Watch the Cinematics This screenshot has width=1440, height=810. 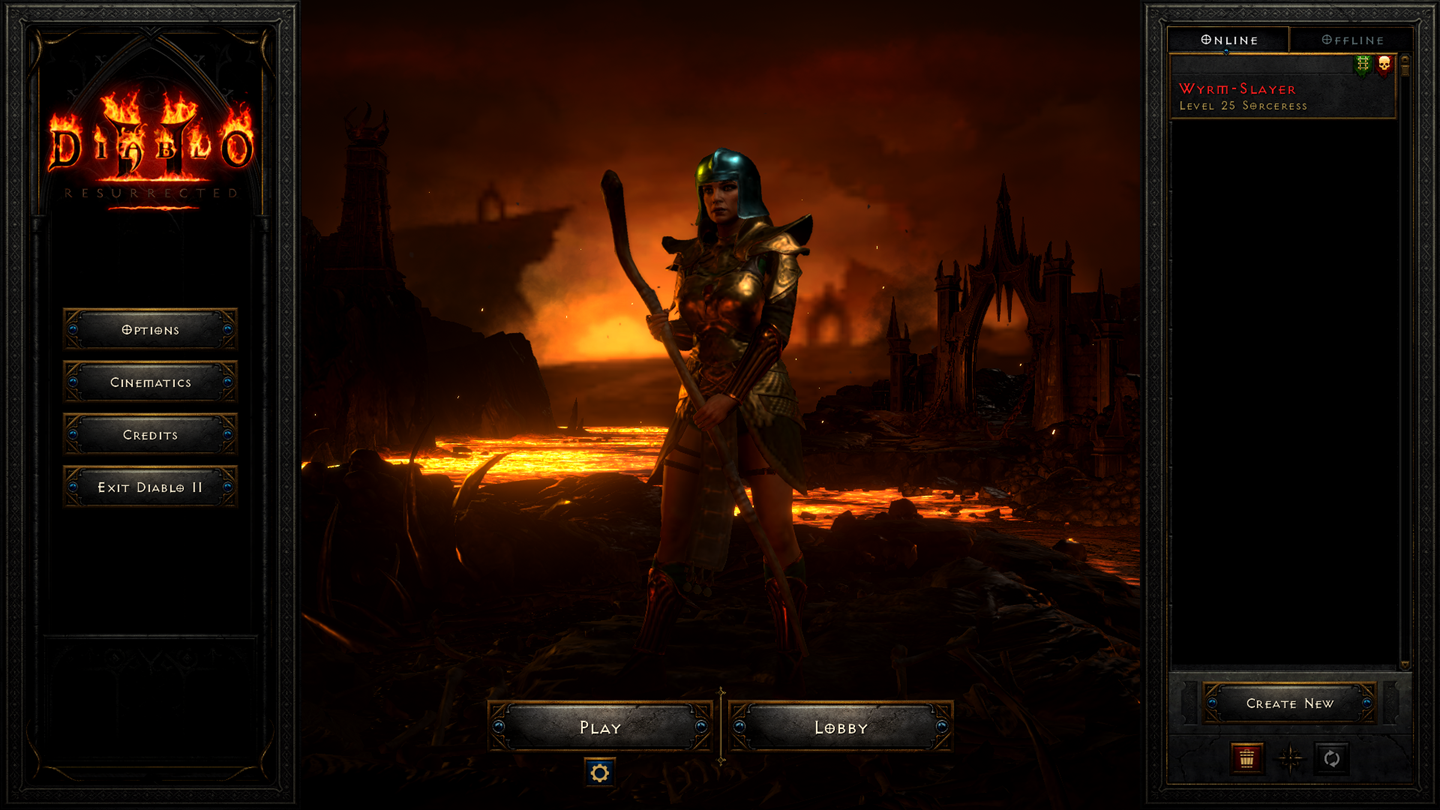point(150,382)
